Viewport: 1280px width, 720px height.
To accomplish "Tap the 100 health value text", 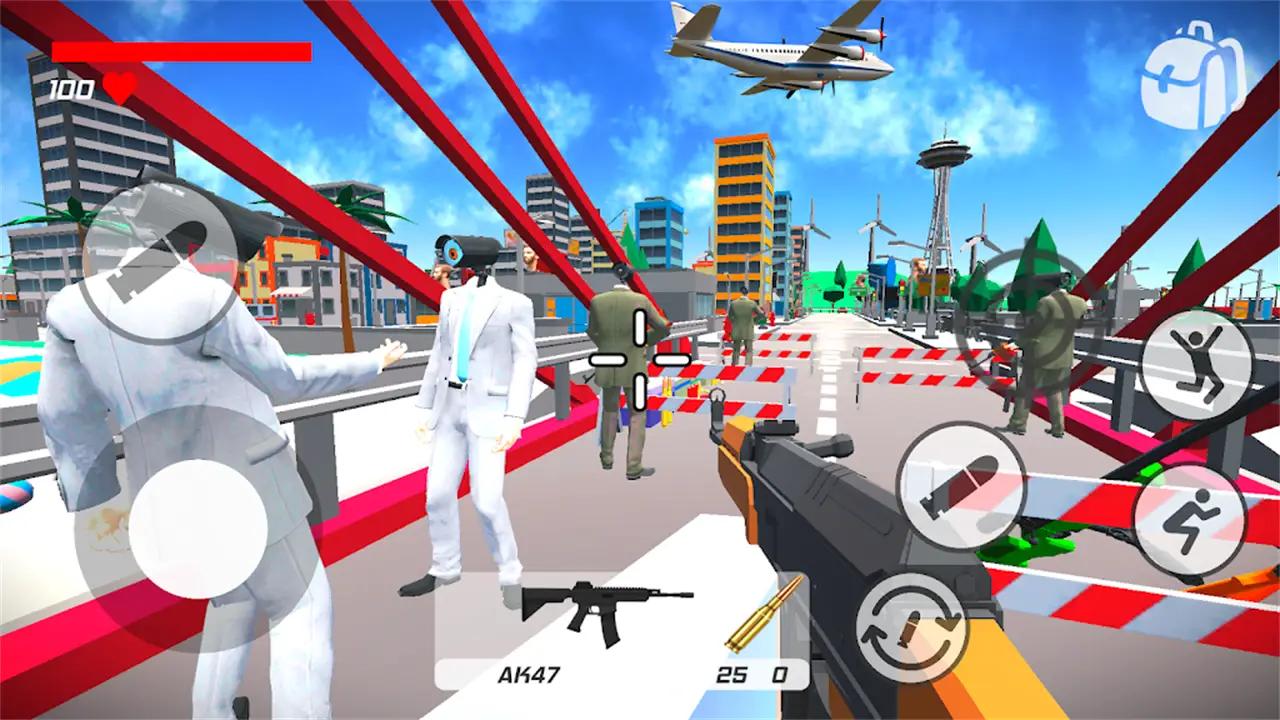I will tap(69, 87).
